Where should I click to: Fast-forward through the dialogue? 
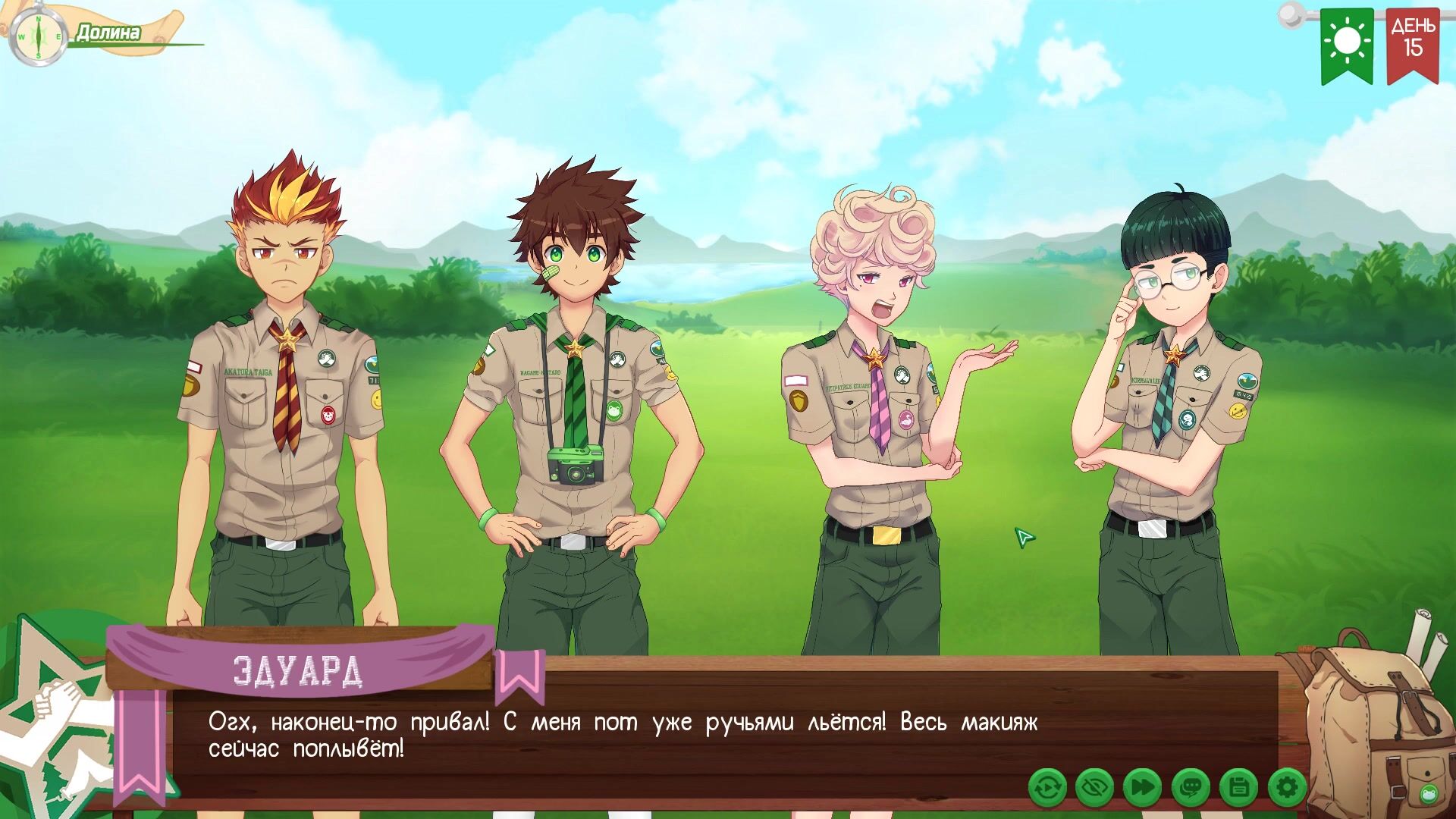coord(1142,789)
